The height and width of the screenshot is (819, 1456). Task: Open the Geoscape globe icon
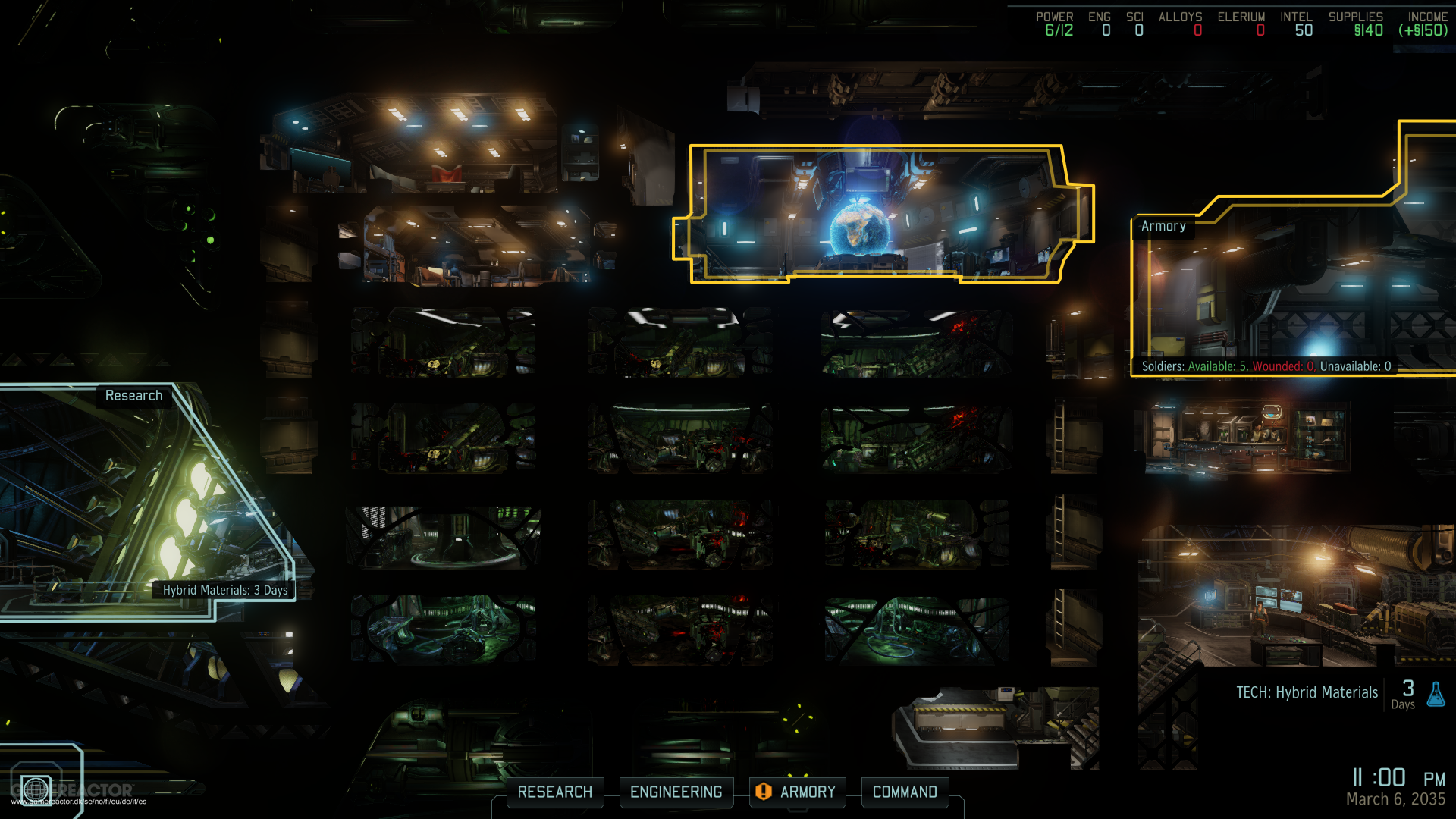[36, 789]
